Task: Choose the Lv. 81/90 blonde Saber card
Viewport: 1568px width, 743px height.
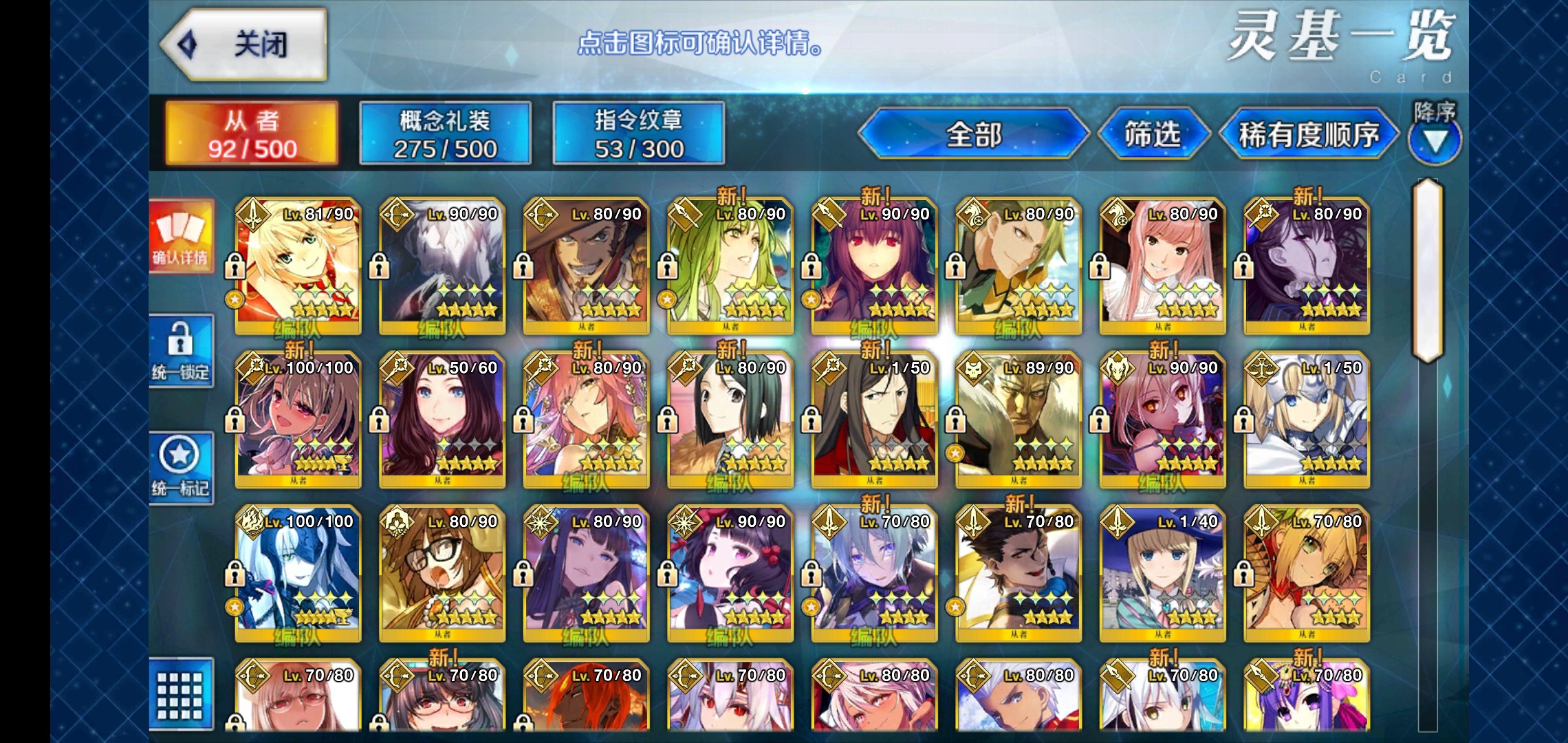Action: pos(298,266)
